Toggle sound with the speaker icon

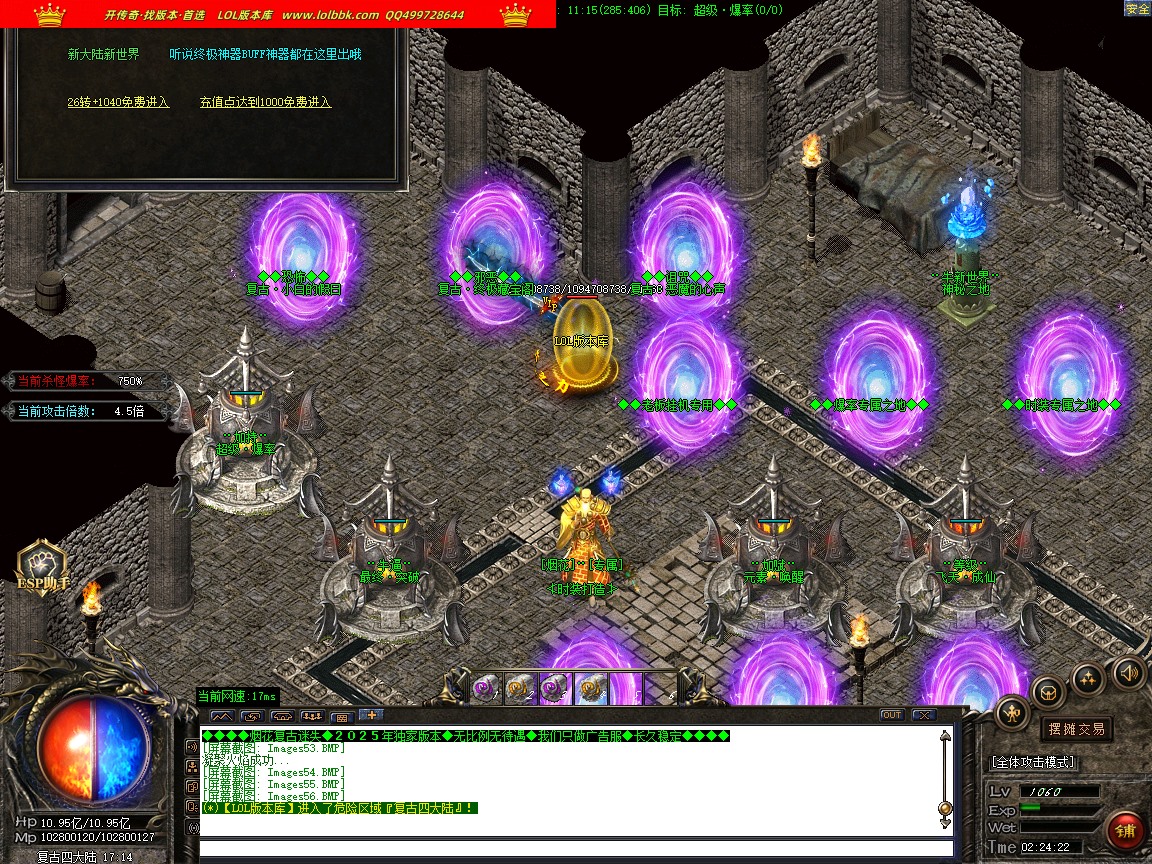[x=1129, y=672]
